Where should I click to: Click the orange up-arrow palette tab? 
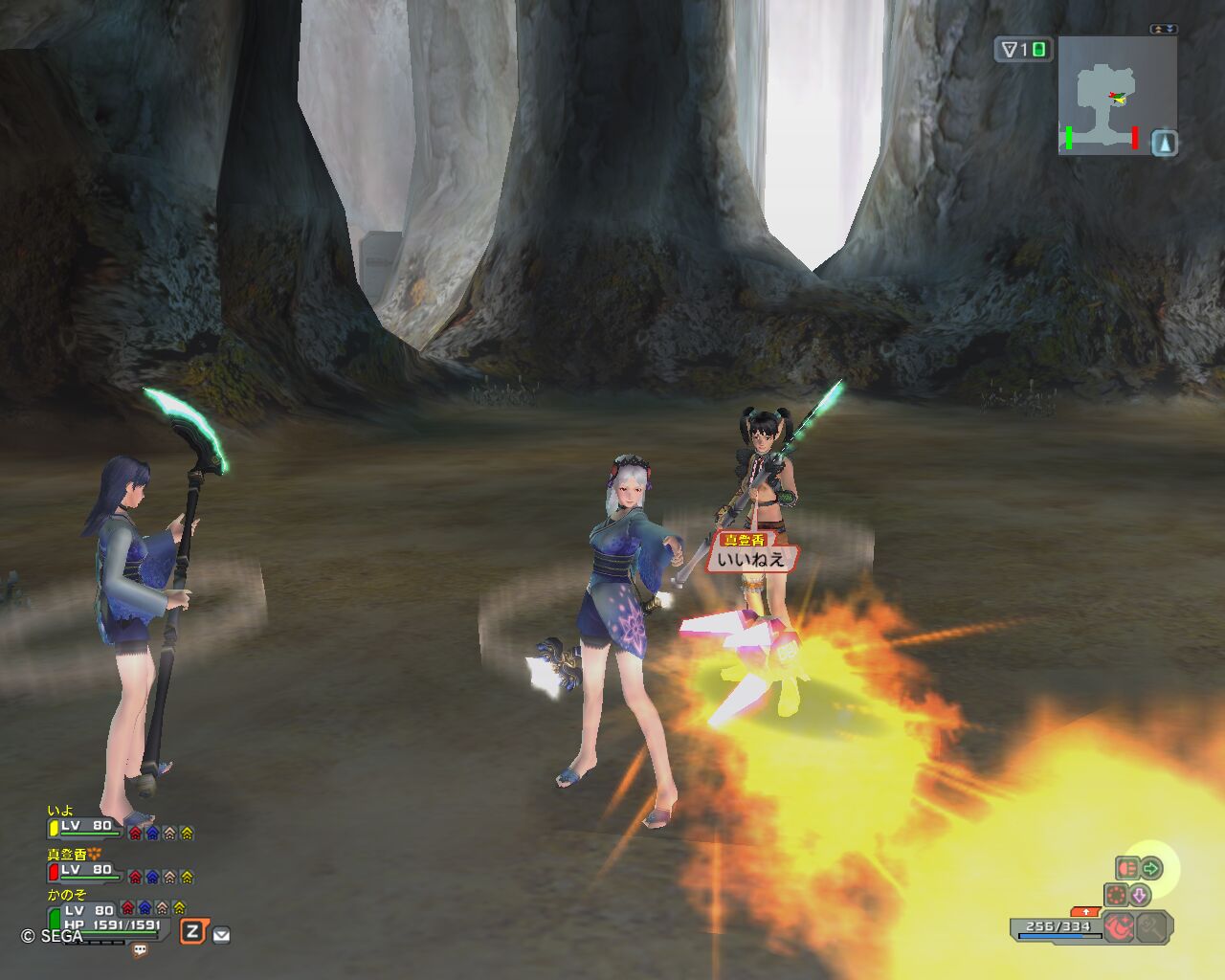point(1085,911)
